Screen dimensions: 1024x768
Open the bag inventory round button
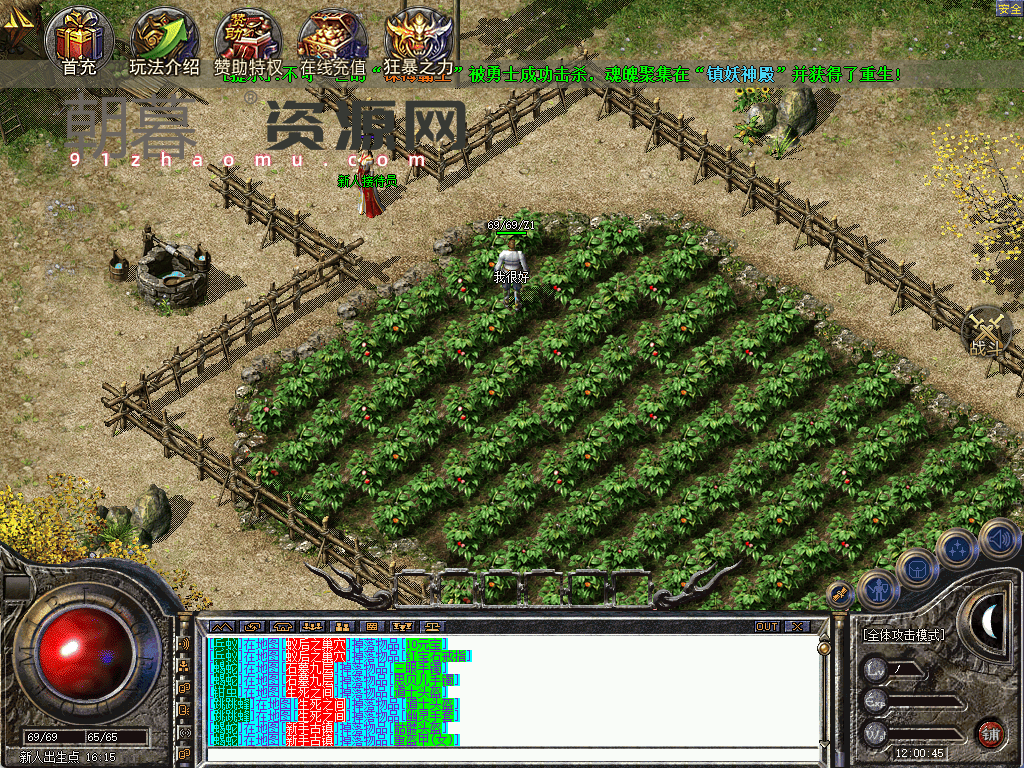[x=916, y=568]
